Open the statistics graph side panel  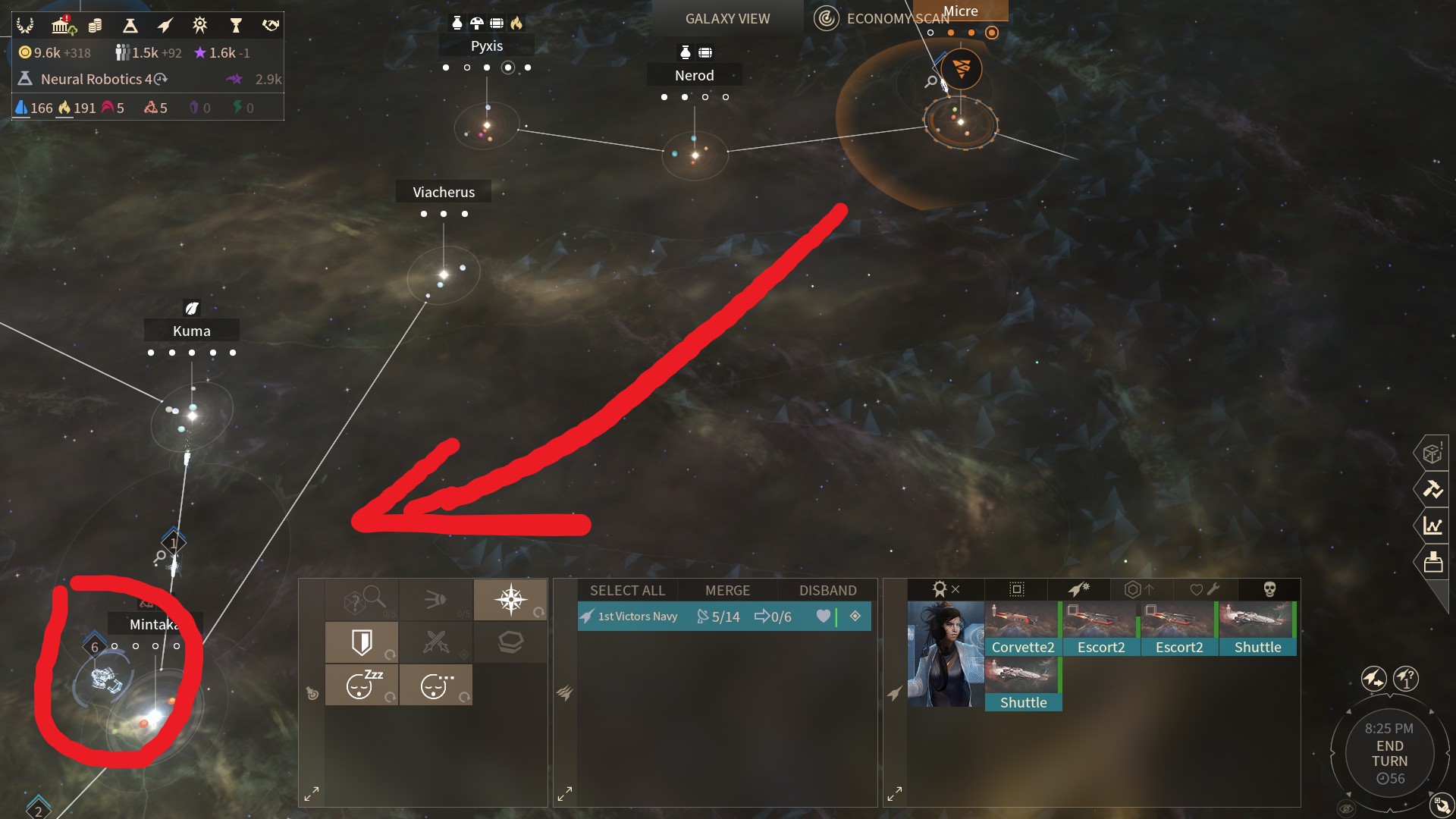[x=1432, y=526]
